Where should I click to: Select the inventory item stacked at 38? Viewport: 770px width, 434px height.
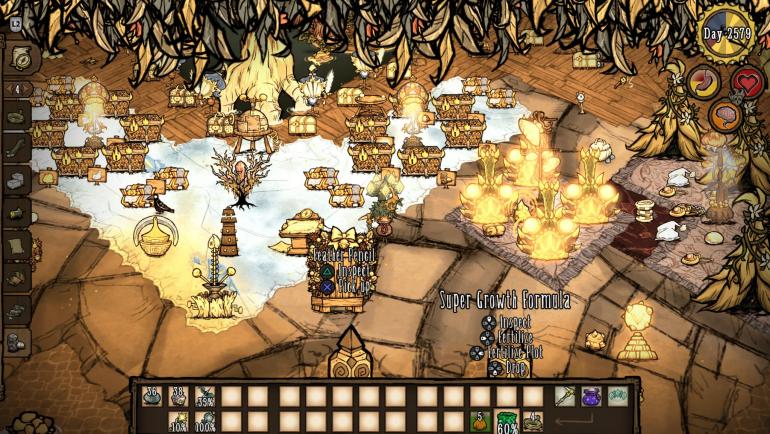click(179, 396)
